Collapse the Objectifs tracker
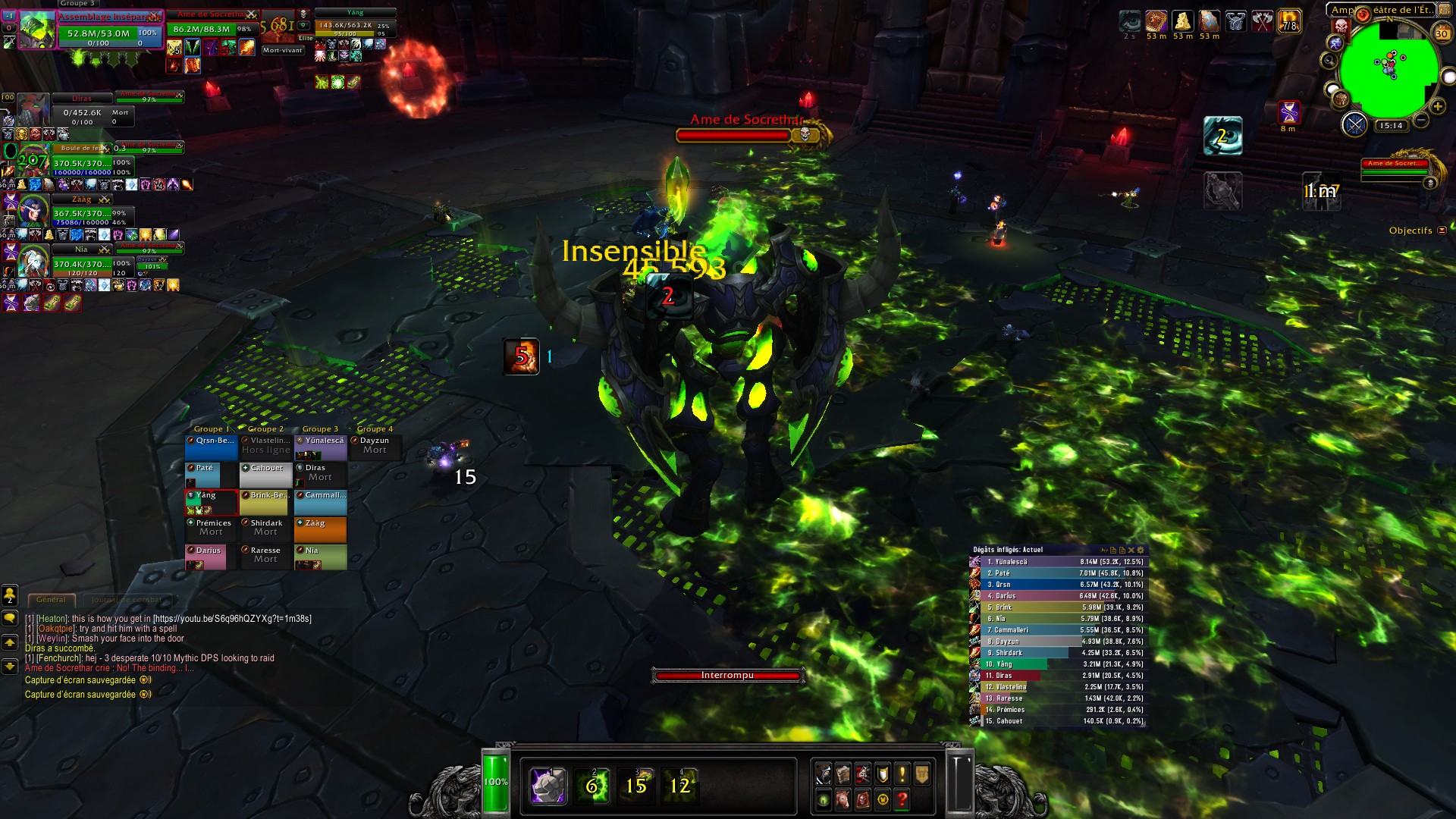1456x819 pixels. (x=1442, y=231)
